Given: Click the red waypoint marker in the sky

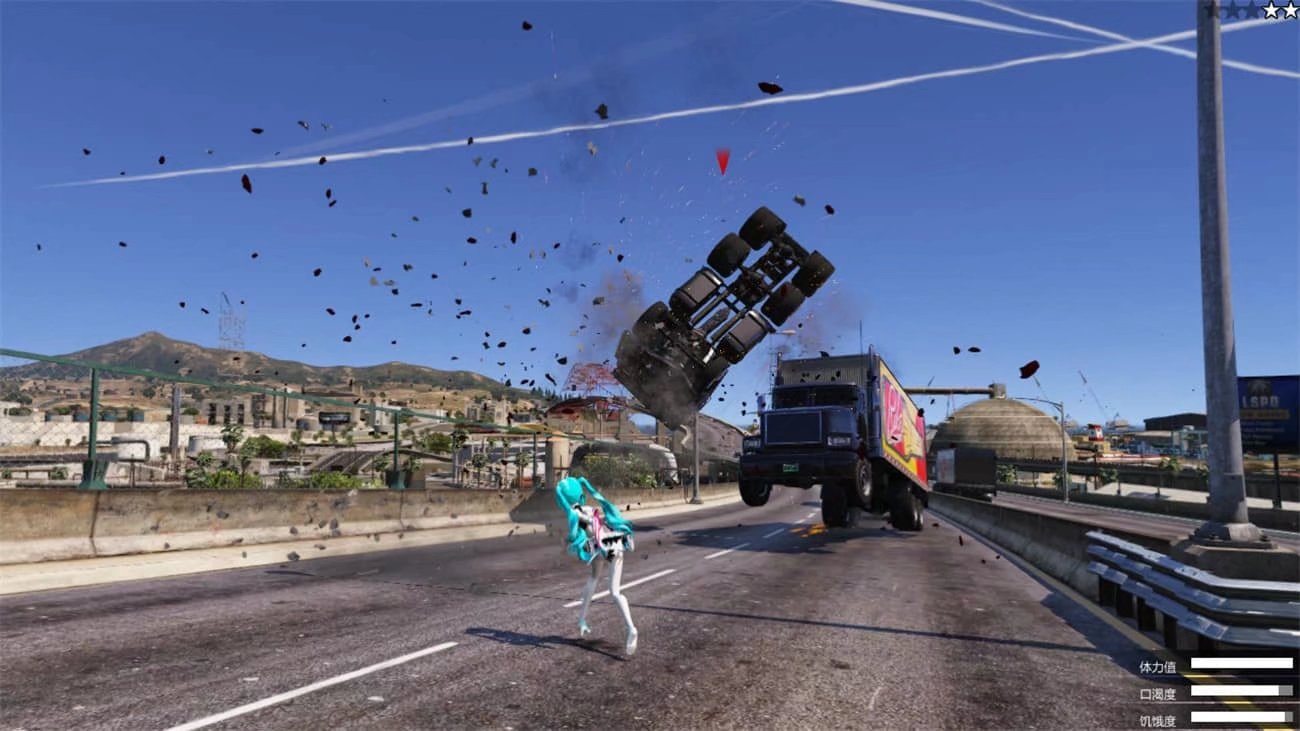Looking at the screenshot, I should pyautogui.click(x=720, y=162).
